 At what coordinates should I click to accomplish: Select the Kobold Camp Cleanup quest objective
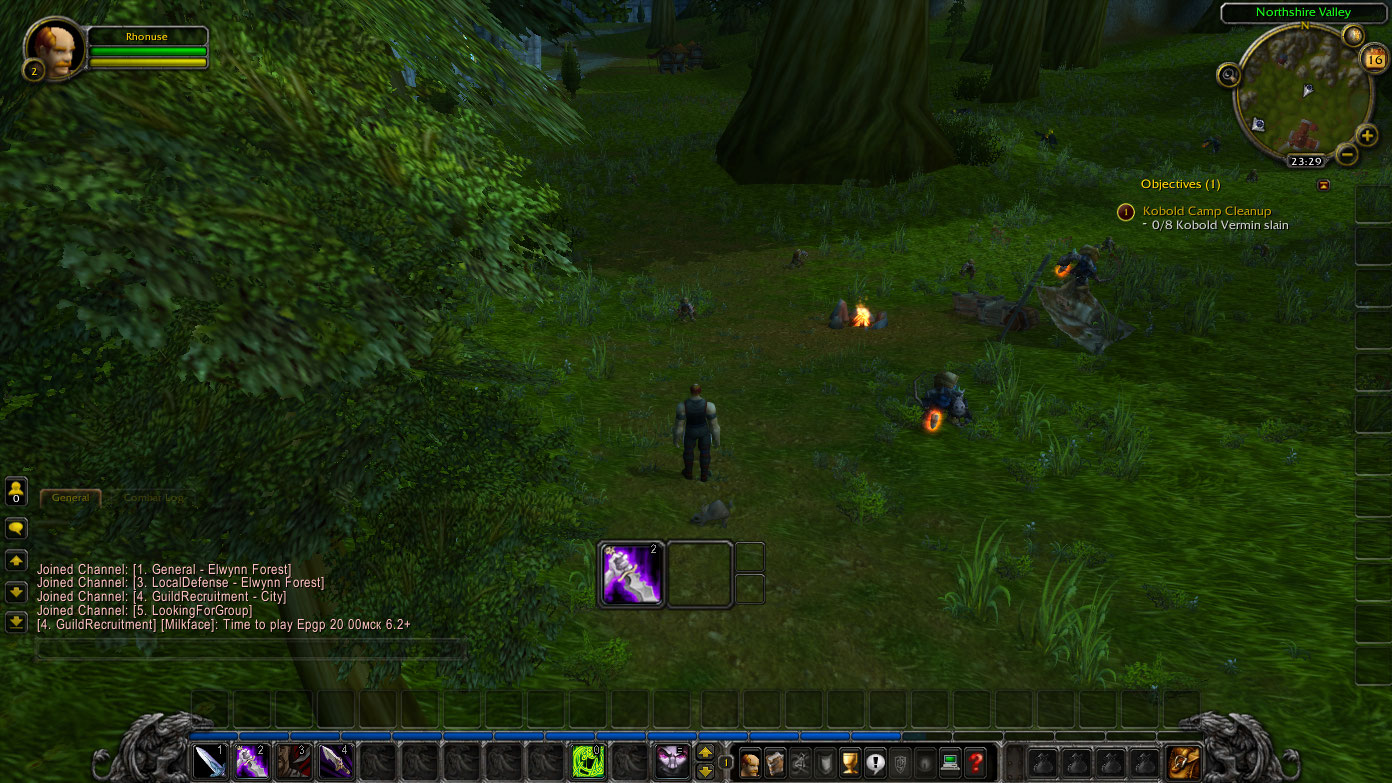pyautogui.click(x=1207, y=211)
